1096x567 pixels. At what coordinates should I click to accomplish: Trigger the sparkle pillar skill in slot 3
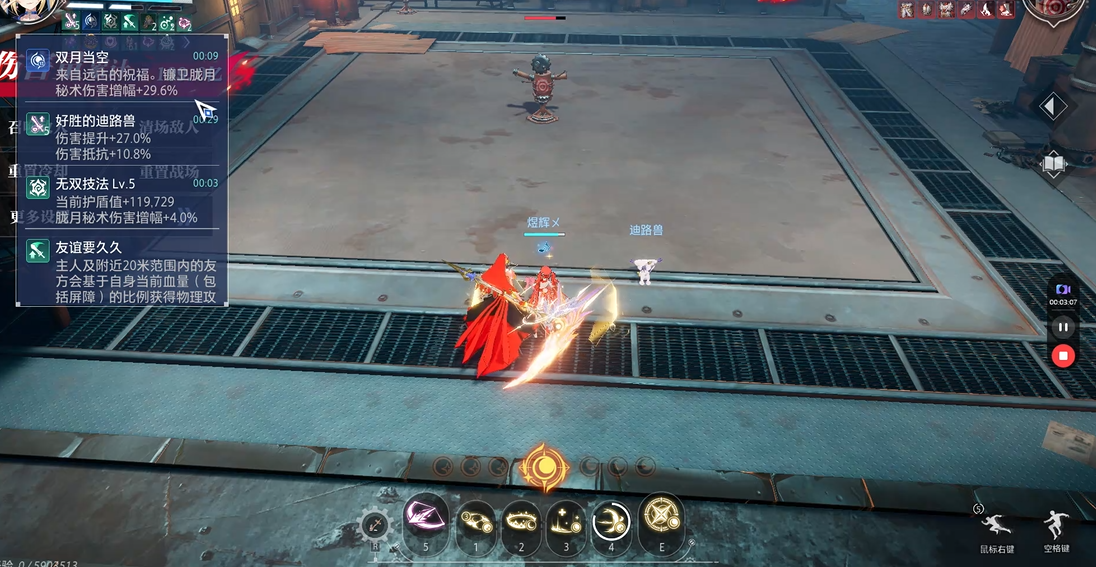pyautogui.click(x=565, y=522)
